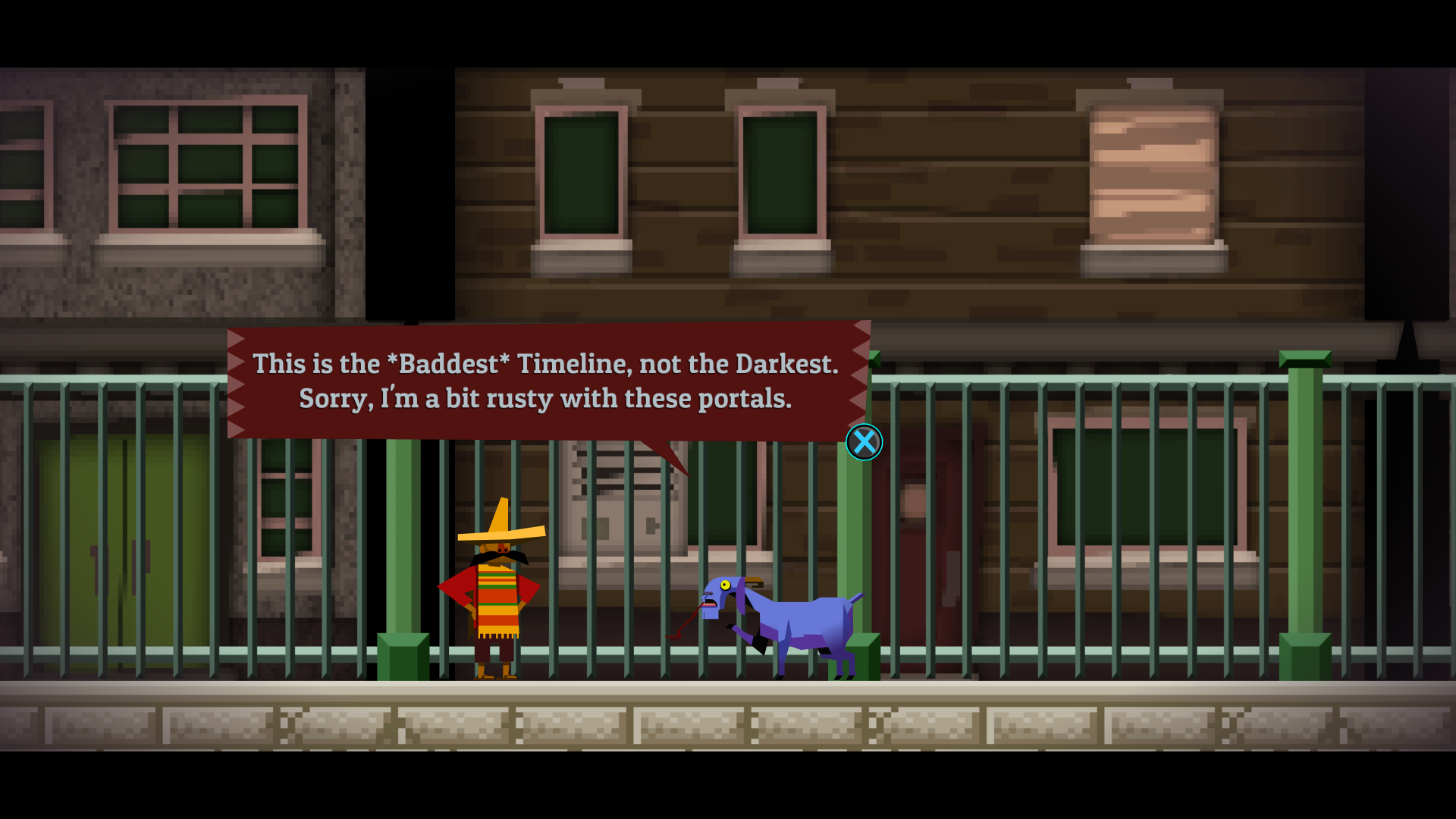The width and height of the screenshot is (1456, 819).
Task: Advance the 'Baddest Timeline' dialogue
Action: tap(864, 443)
